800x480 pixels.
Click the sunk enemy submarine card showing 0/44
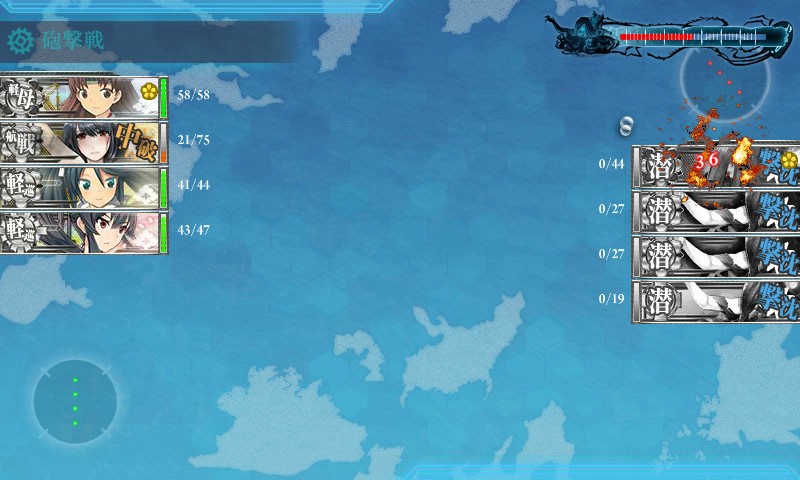715,165
